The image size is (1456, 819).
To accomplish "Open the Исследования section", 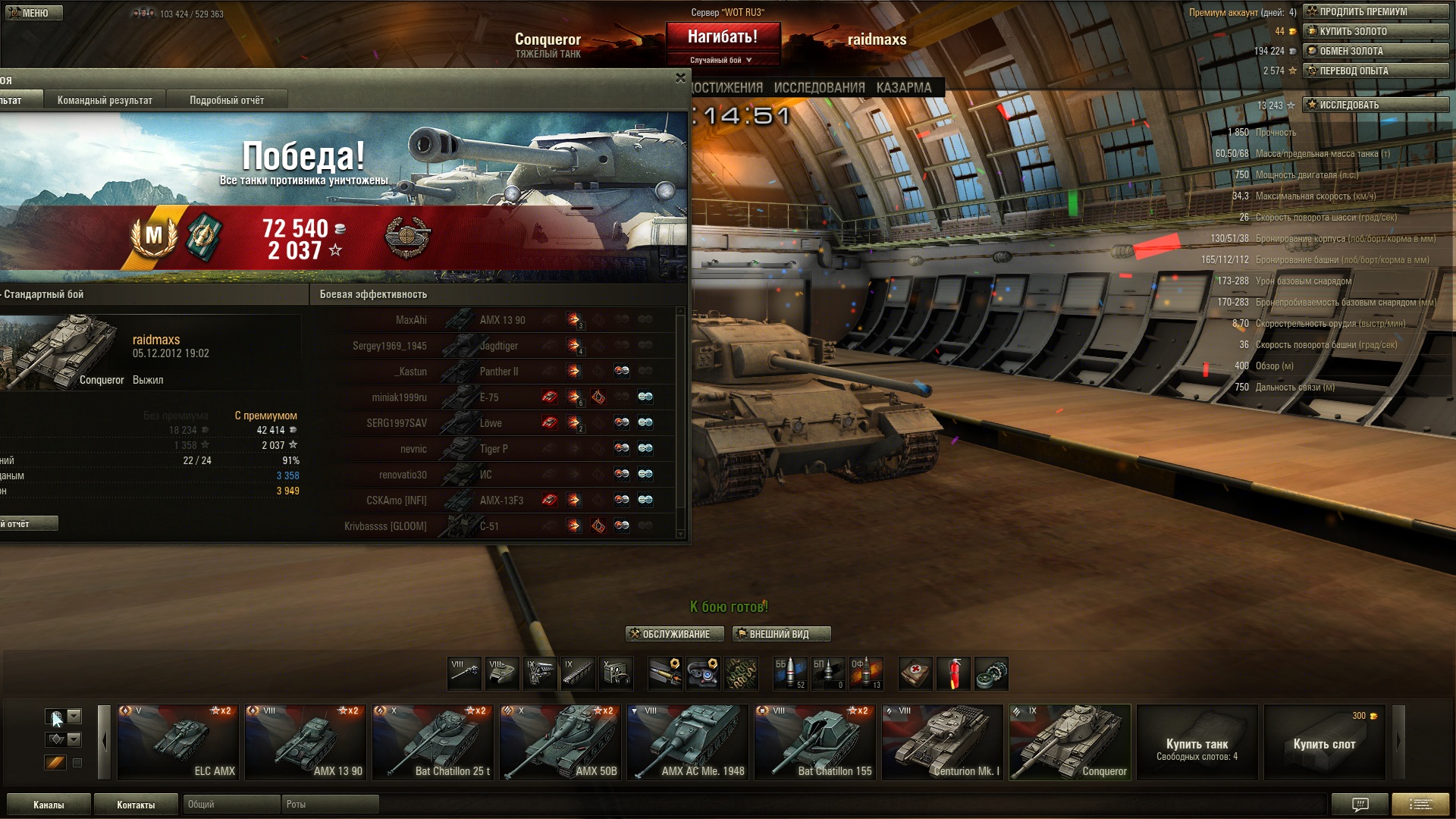I will 819,88.
